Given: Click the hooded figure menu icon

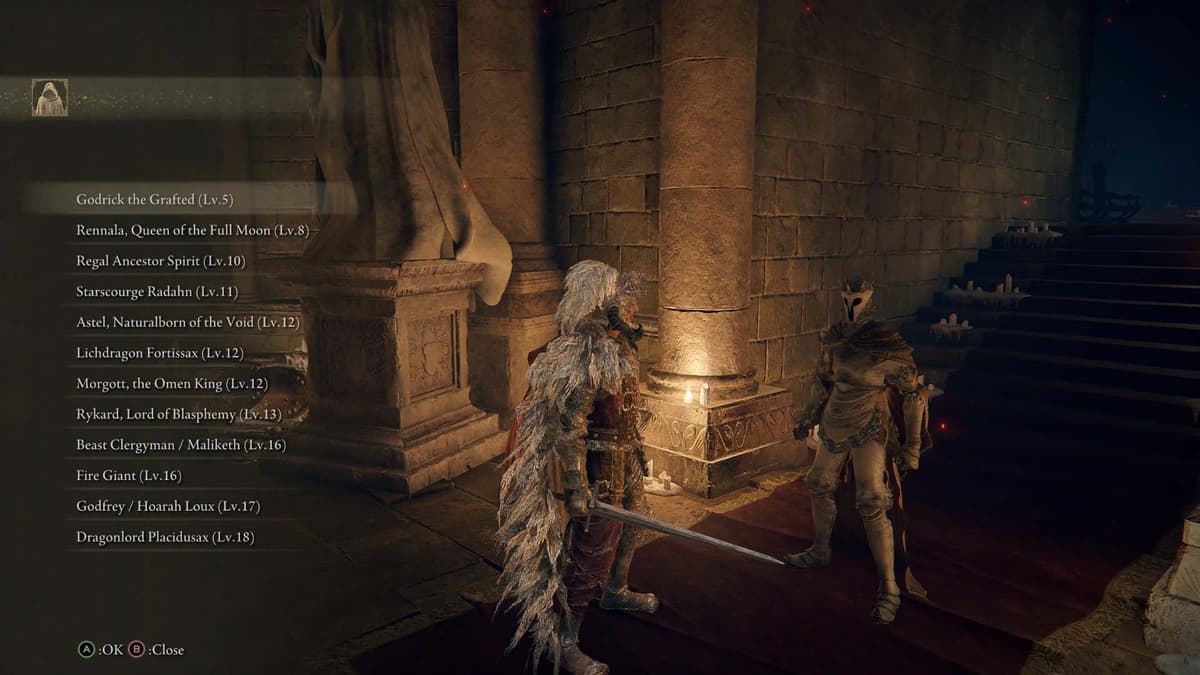Looking at the screenshot, I should point(49,97).
